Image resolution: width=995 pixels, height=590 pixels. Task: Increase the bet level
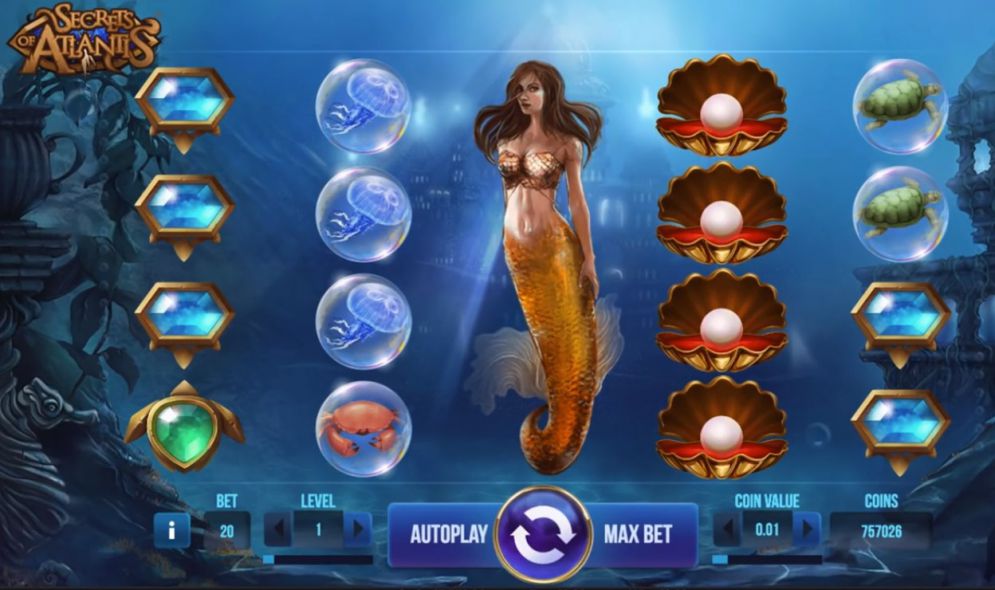coord(357,529)
